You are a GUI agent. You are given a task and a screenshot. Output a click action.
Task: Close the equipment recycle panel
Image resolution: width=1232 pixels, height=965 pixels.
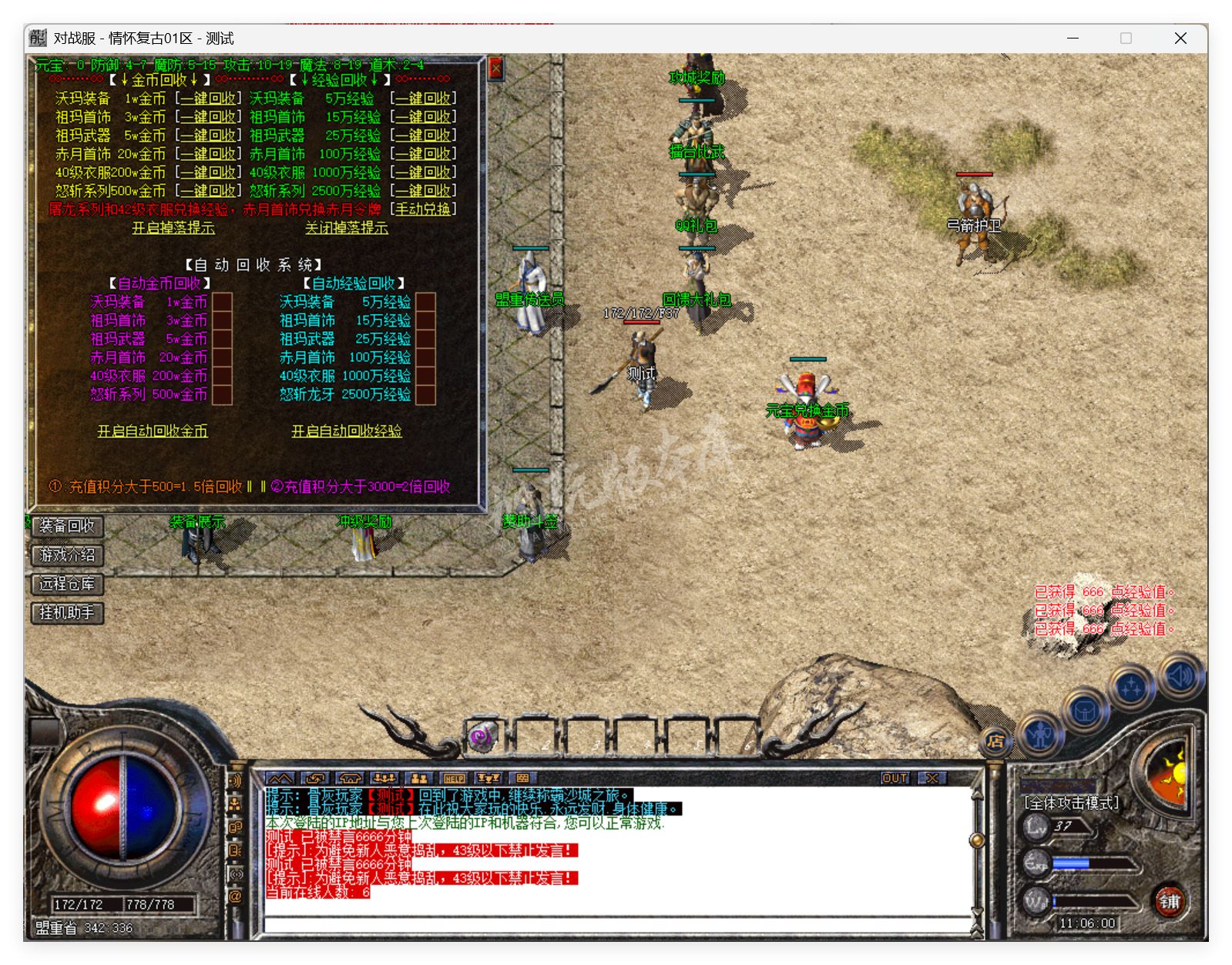coord(496,69)
